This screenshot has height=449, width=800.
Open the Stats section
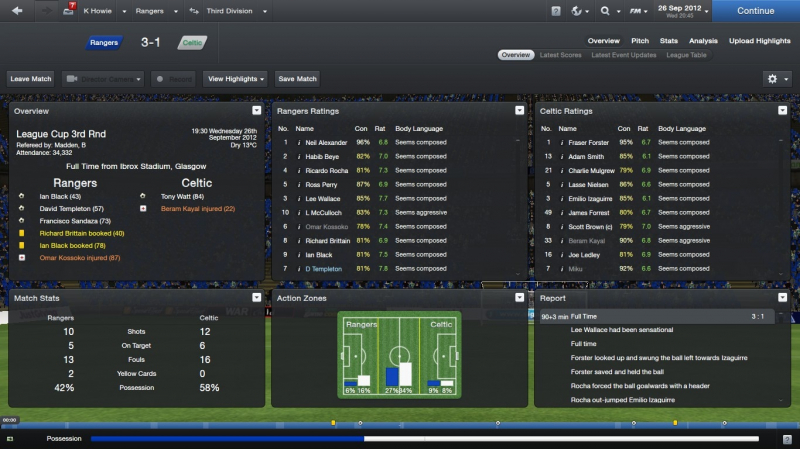click(669, 41)
